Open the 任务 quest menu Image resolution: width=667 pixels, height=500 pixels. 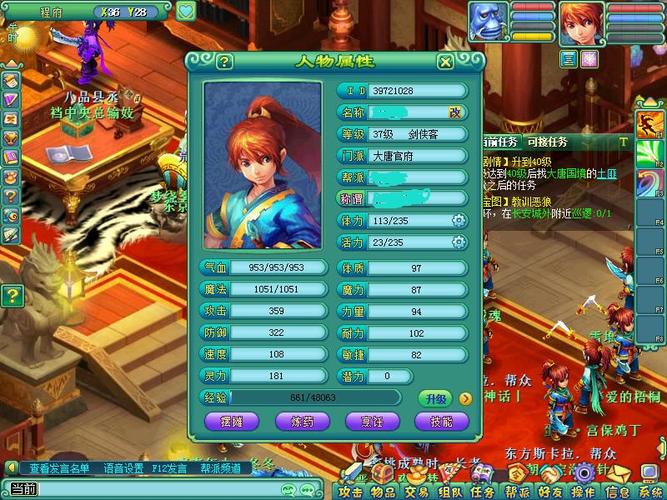[482, 491]
